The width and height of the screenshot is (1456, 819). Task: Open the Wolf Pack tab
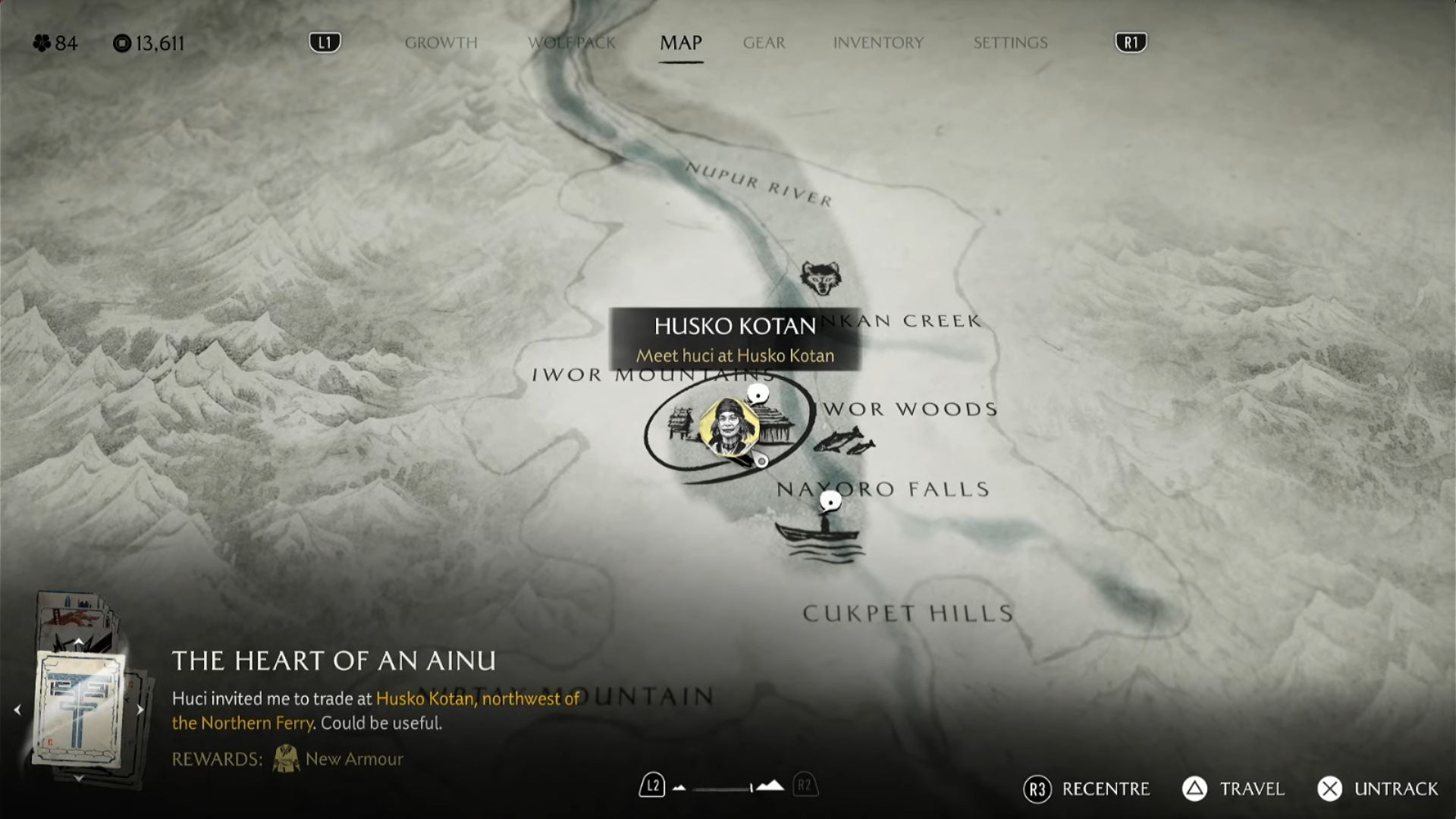pyautogui.click(x=572, y=42)
